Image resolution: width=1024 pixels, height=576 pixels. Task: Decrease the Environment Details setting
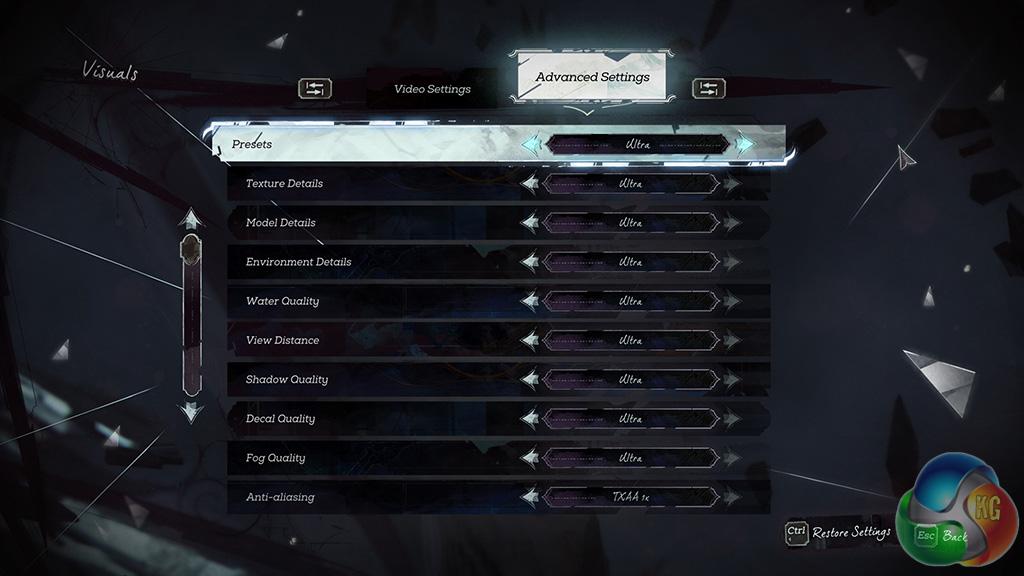pyautogui.click(x=530, y=262)
